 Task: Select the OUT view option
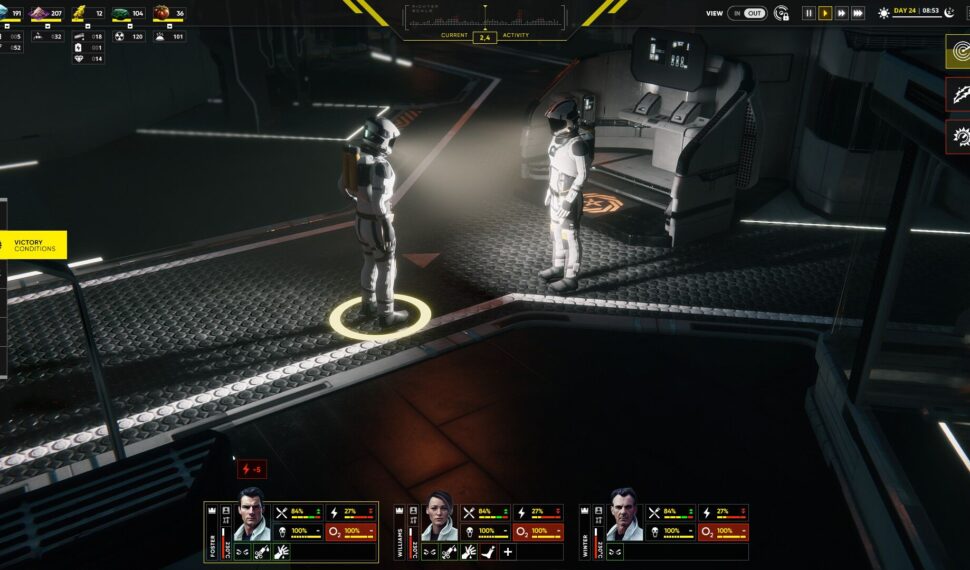pyautogui.click(x=755, y=13)
